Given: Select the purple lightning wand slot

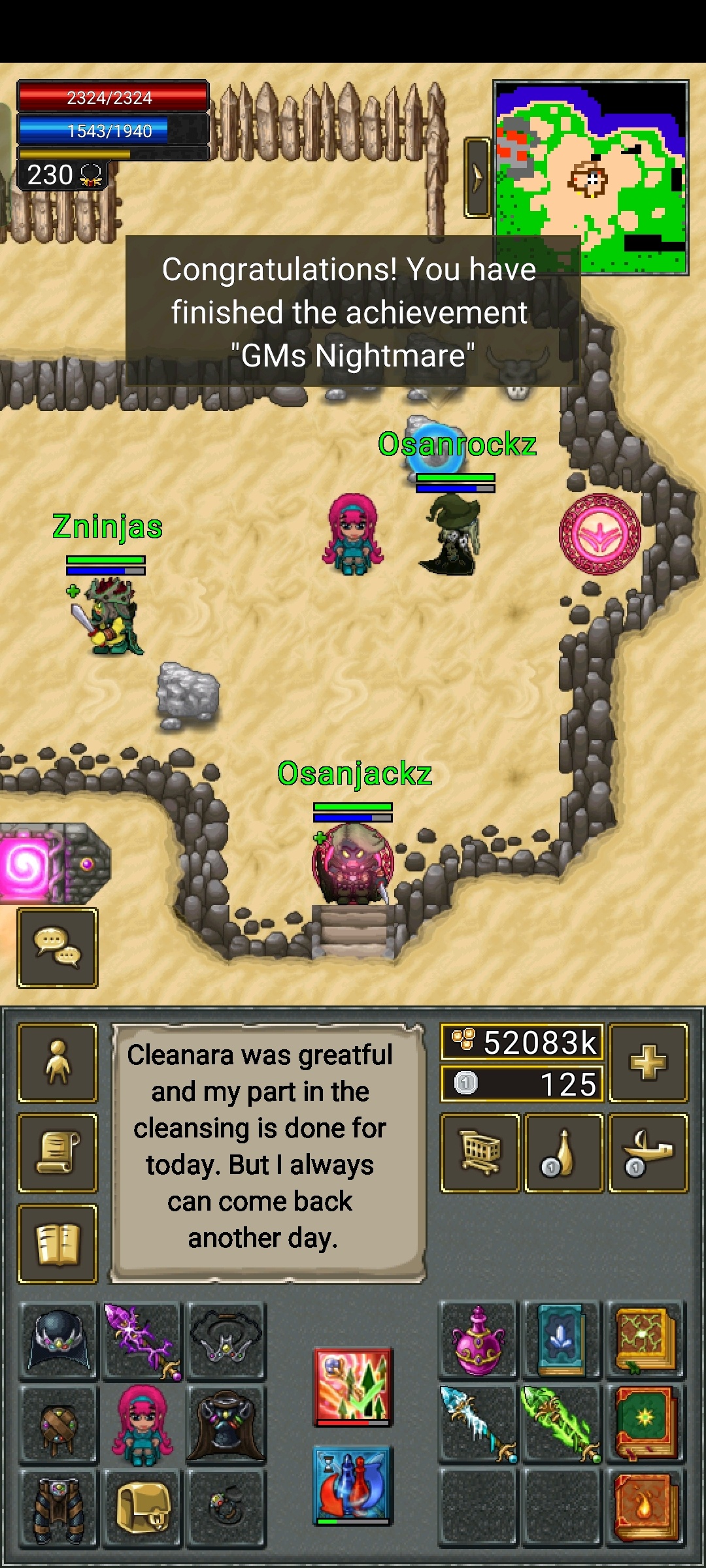Looking at the screenshot, I should pyautogui.click(x=142, y=1341).
